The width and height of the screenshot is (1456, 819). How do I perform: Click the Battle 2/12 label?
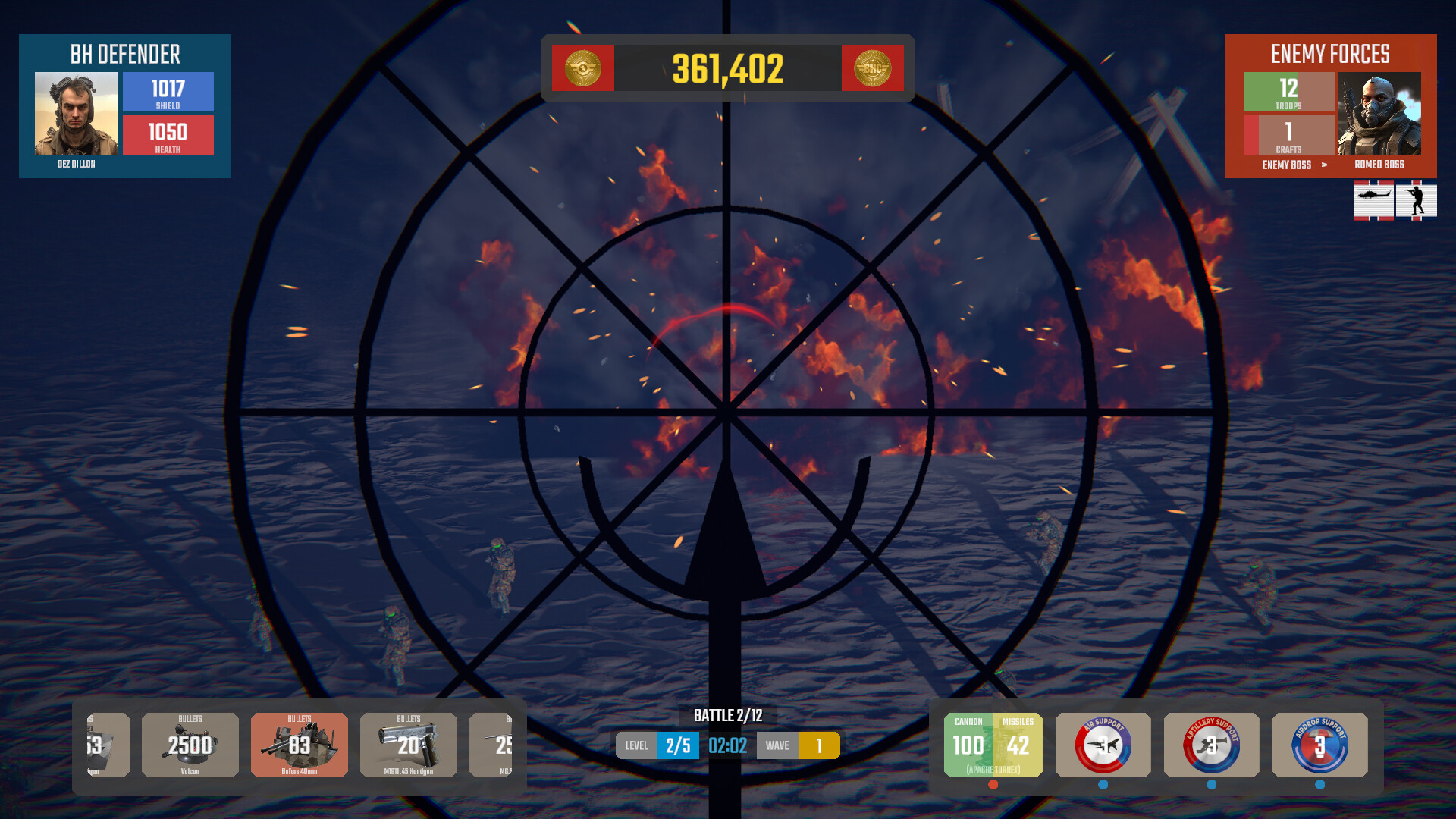tap(728, 713)
